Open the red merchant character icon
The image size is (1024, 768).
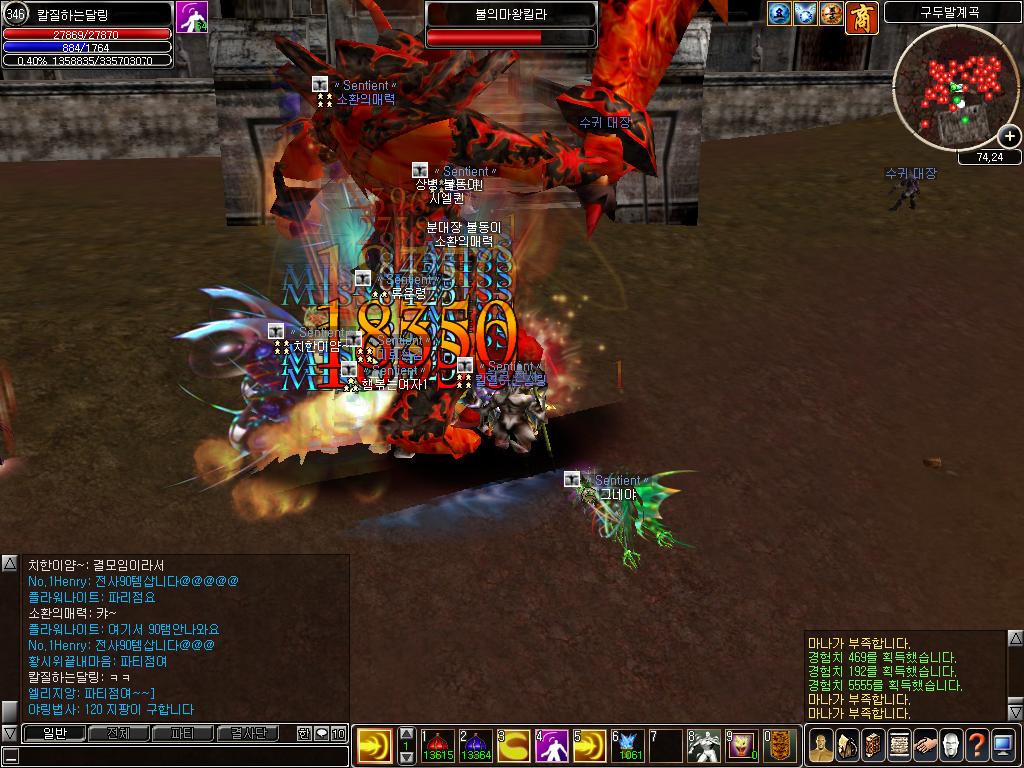pyautogui.click(x=861, y=17)
